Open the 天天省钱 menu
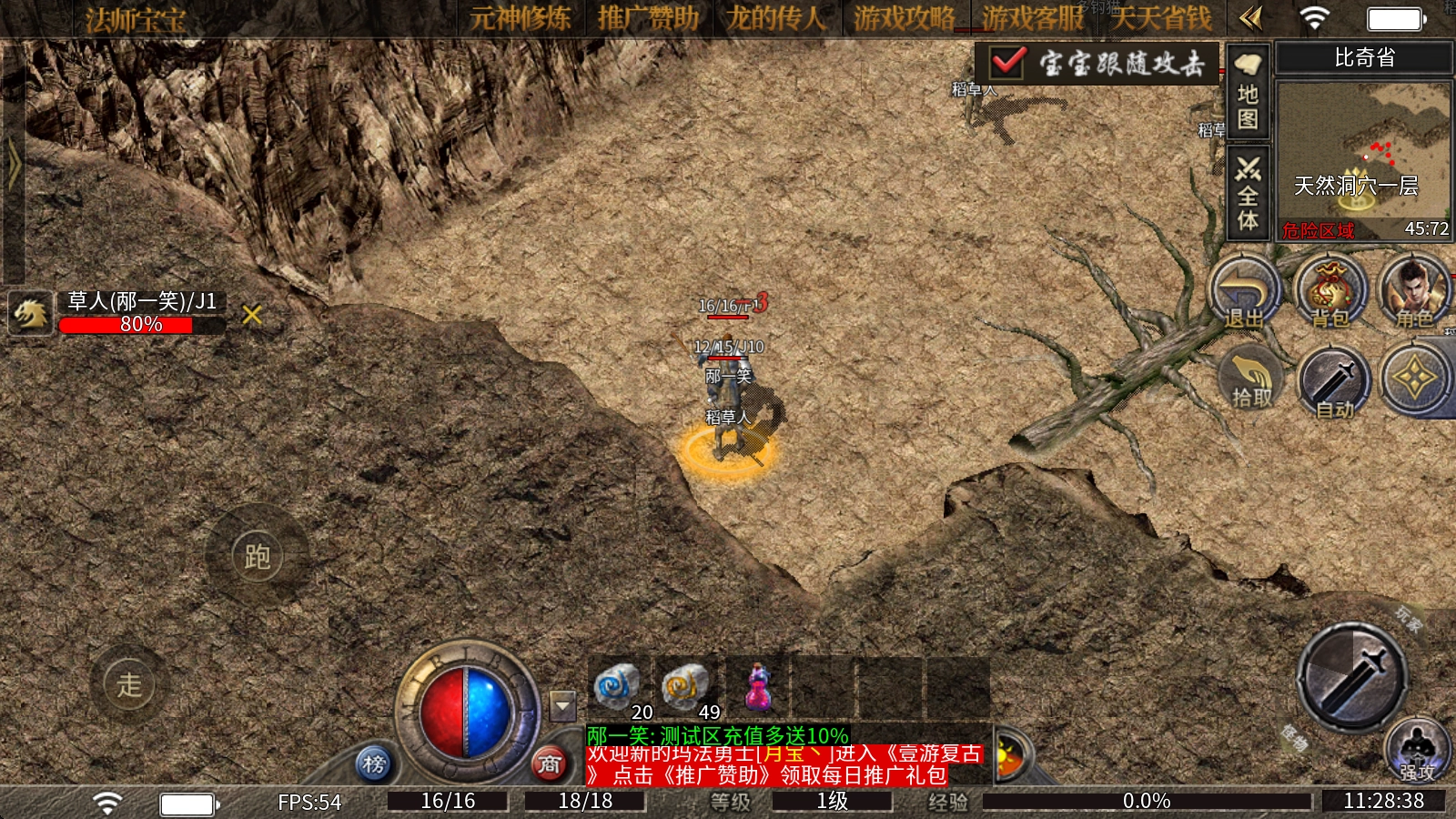The image size is (1456, 819). click(x=1161, y=18)
